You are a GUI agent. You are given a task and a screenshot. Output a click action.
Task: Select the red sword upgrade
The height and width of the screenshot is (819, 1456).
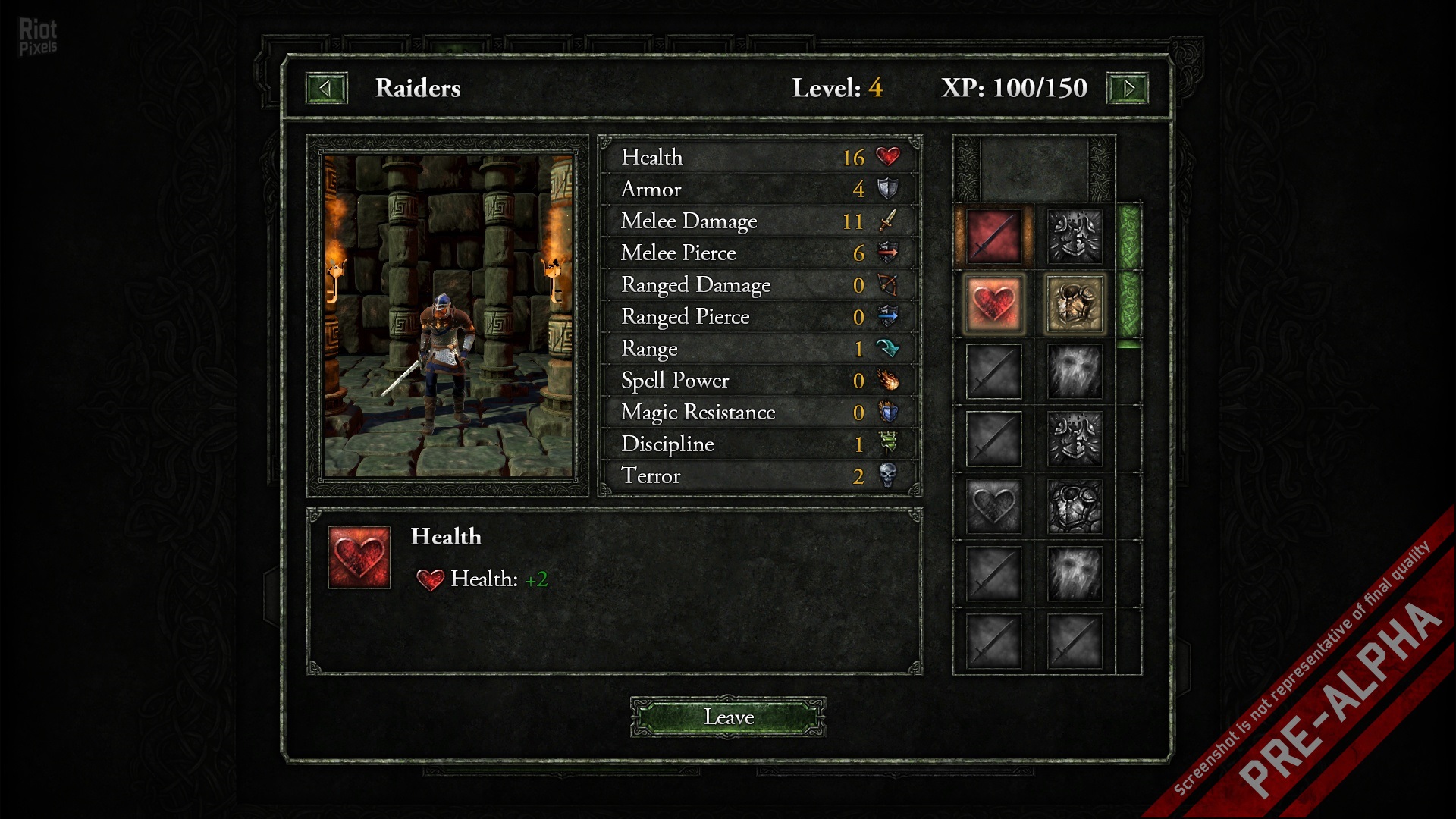[993, 237]
